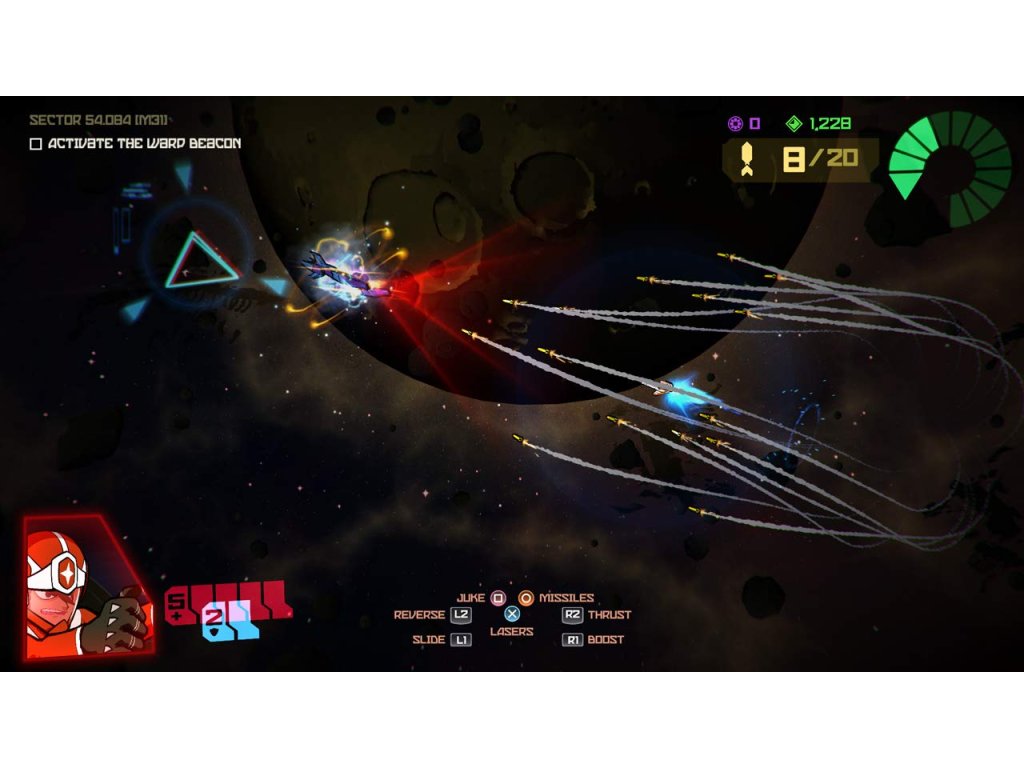1024x768 pixels.
Task: Click the purple salvage currency icon
Action: click(x=735, y=124)
